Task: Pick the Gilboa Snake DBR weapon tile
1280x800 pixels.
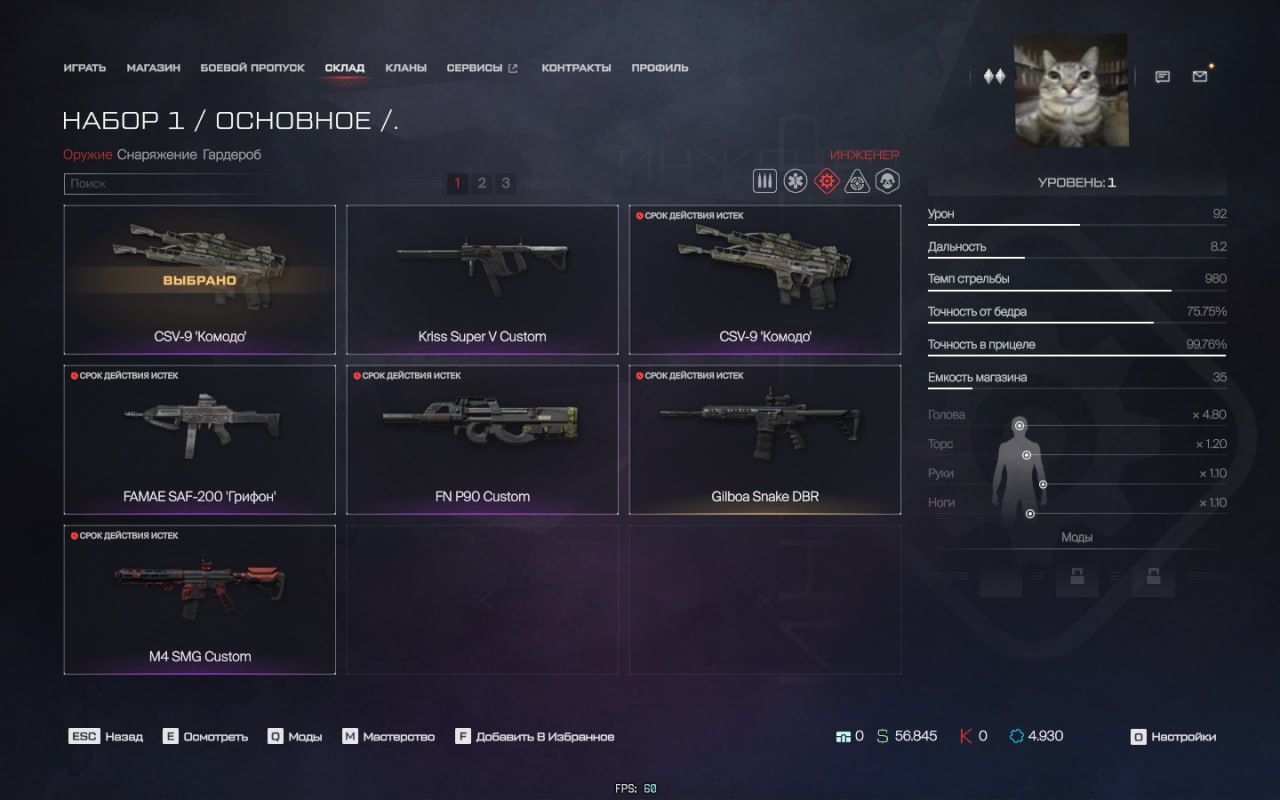Action: [765, 439]
